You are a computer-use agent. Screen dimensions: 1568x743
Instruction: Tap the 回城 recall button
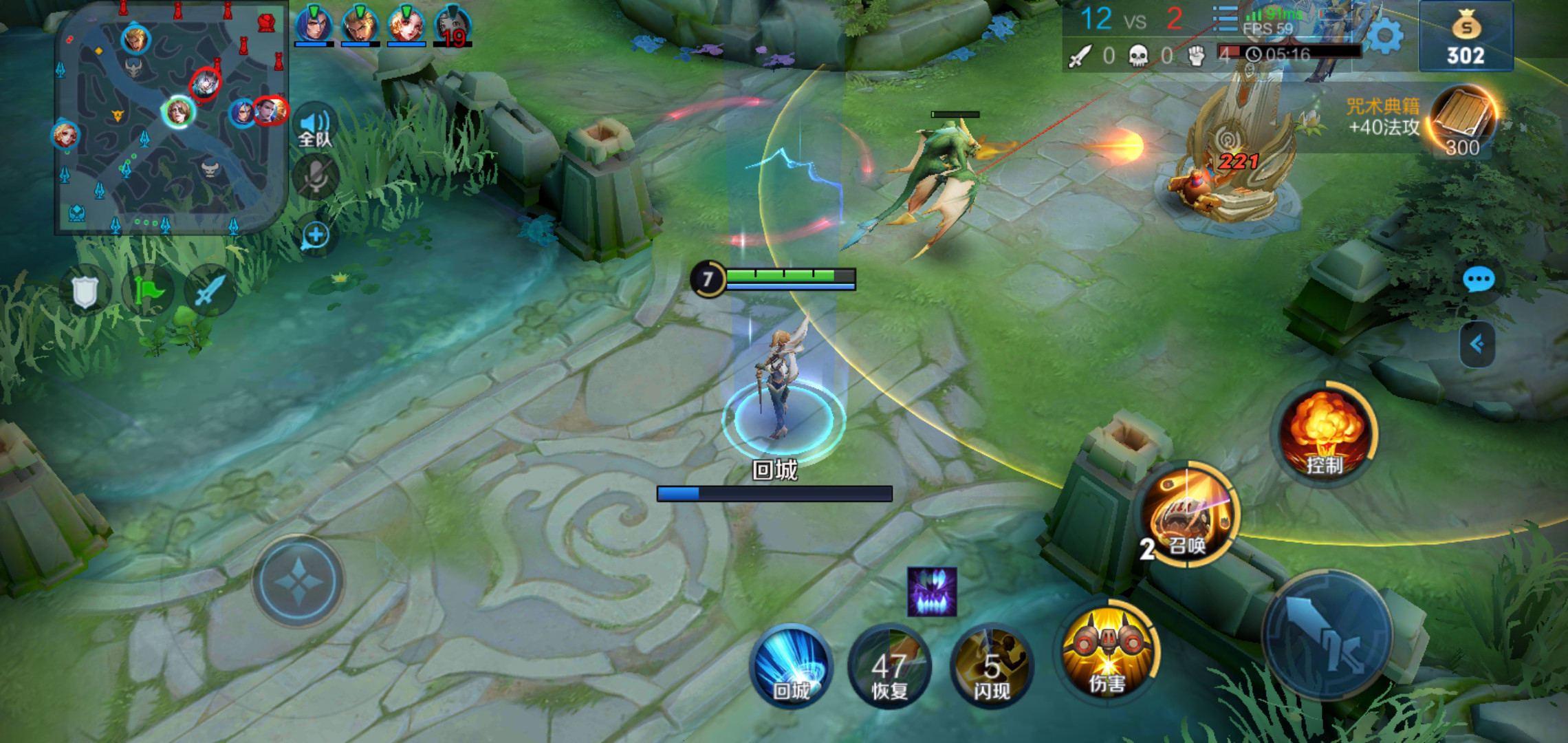coord(791,666)
